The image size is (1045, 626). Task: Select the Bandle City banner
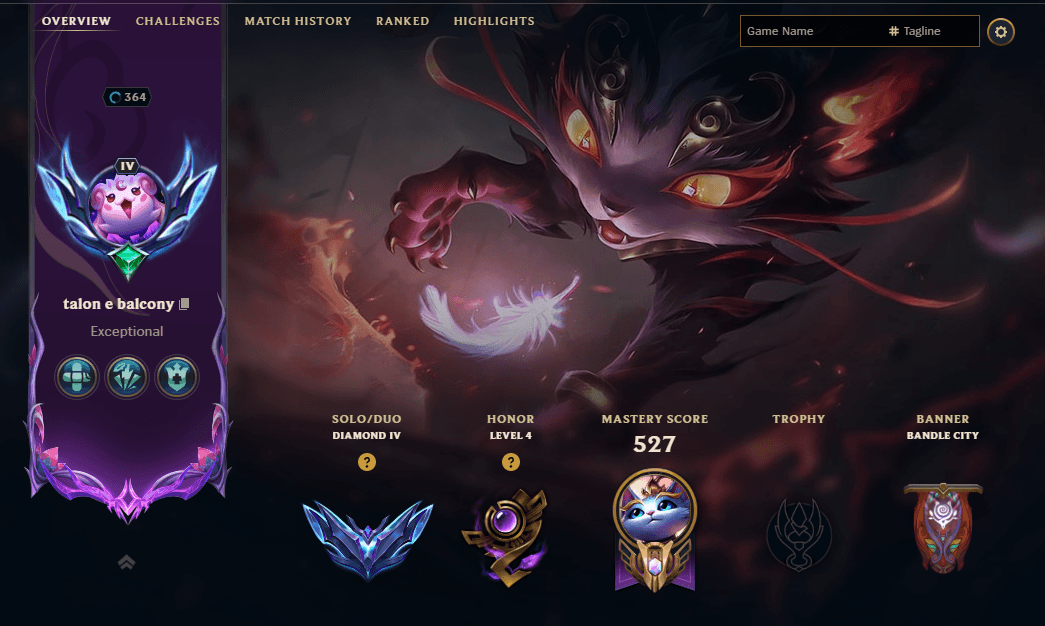pos(942,527)
